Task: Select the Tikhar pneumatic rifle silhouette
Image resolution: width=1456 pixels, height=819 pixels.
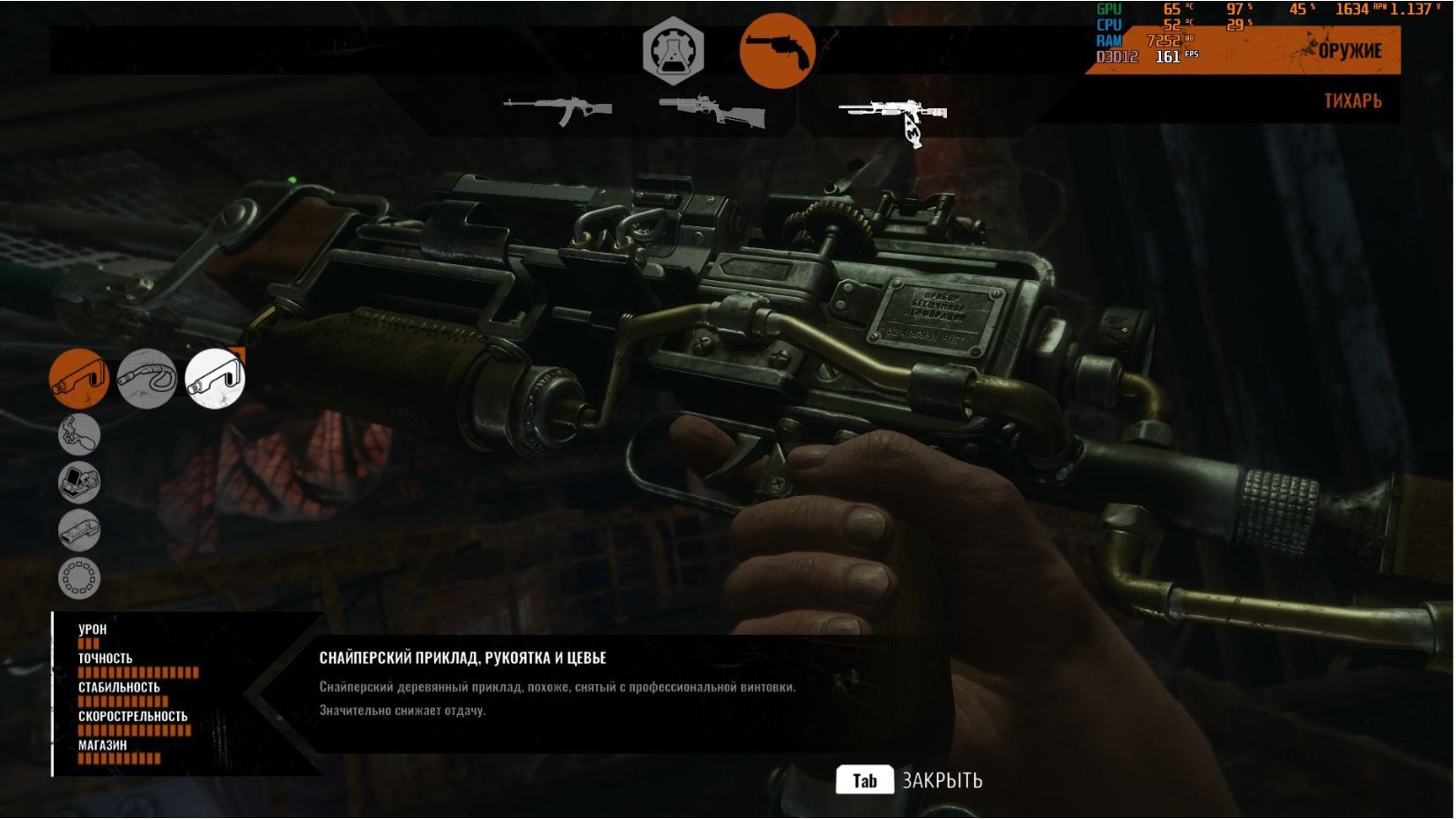Action: [894, 116]
